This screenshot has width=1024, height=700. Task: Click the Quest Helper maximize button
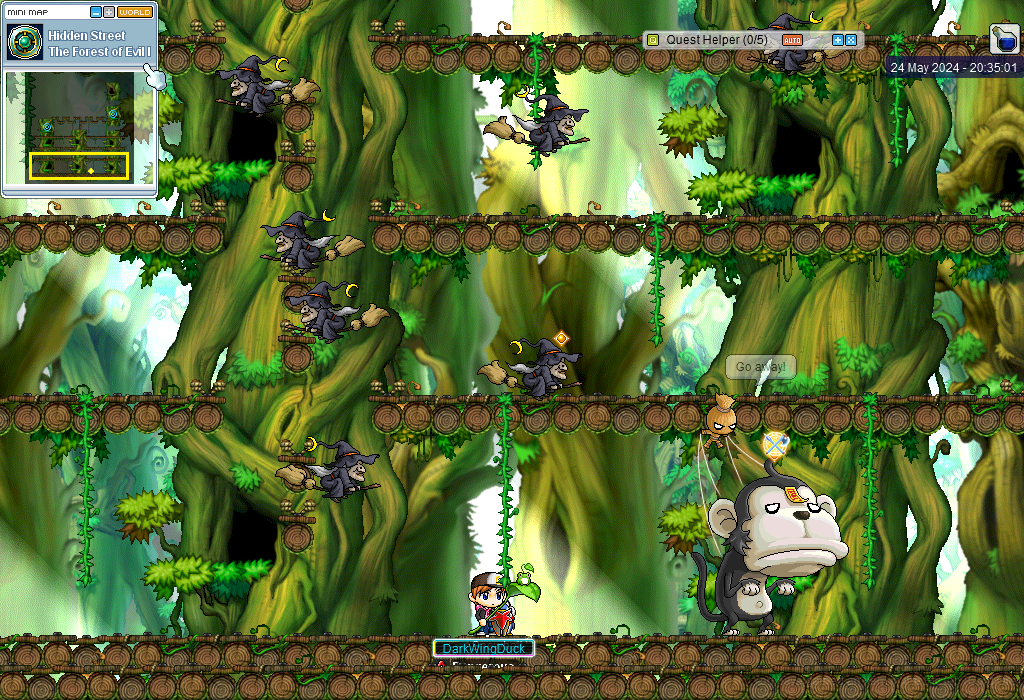851,40
